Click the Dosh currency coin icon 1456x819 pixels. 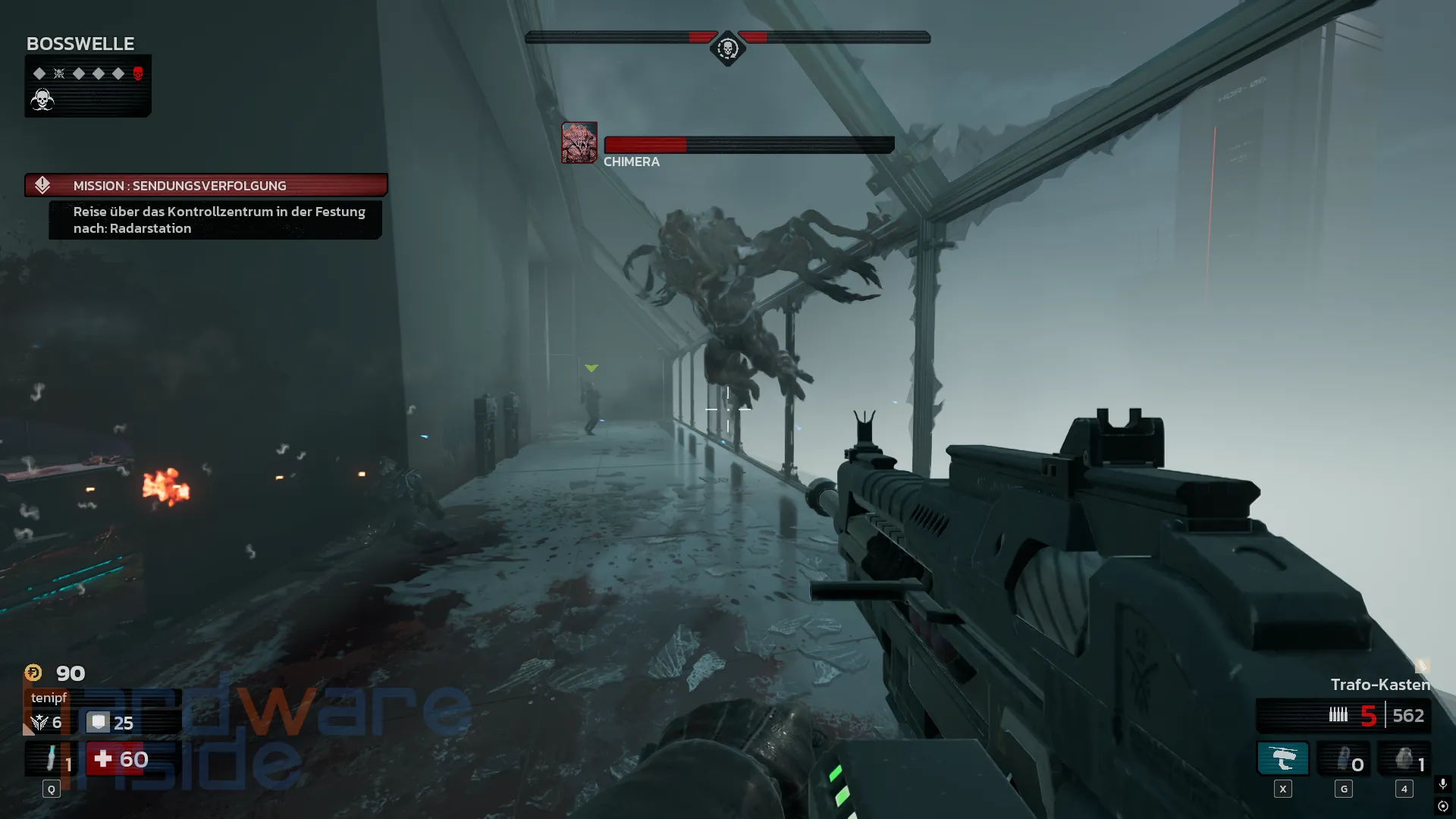pos(33,673)
